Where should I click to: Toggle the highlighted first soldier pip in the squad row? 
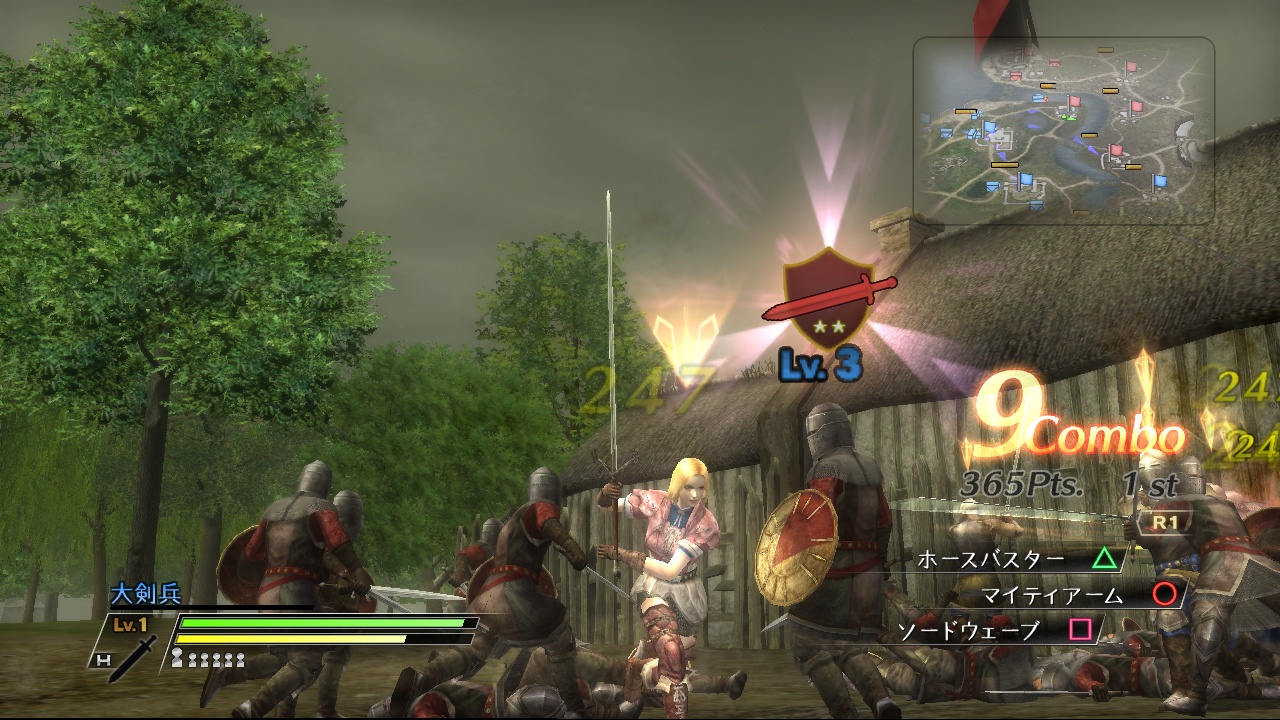(178, 656)
